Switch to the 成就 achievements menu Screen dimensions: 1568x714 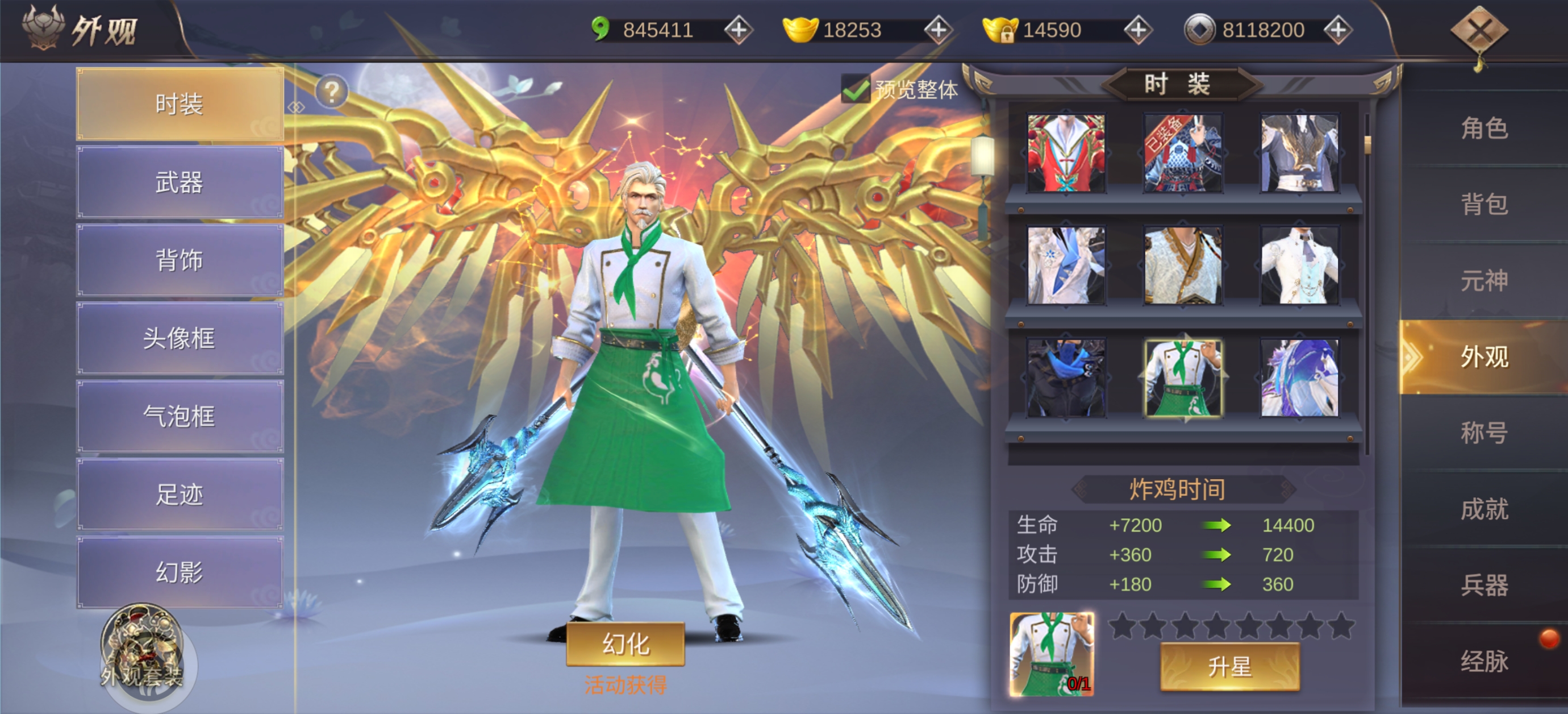click(x=1484, y=509)
